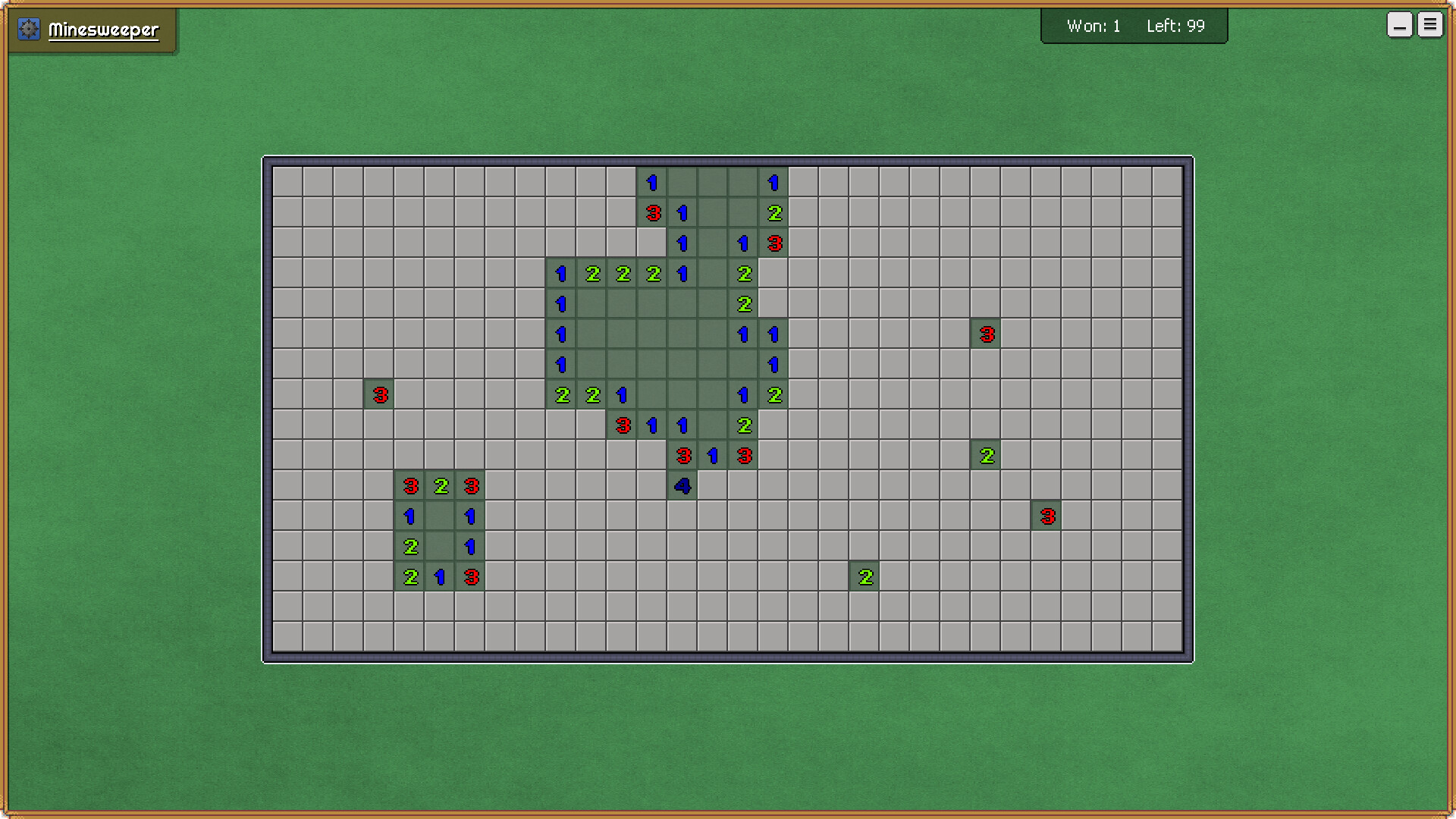Viewport: 1456px width, 819px height.
Task: Open the hamburger menu in the top-right corner
Action: tap(1430, 24)
